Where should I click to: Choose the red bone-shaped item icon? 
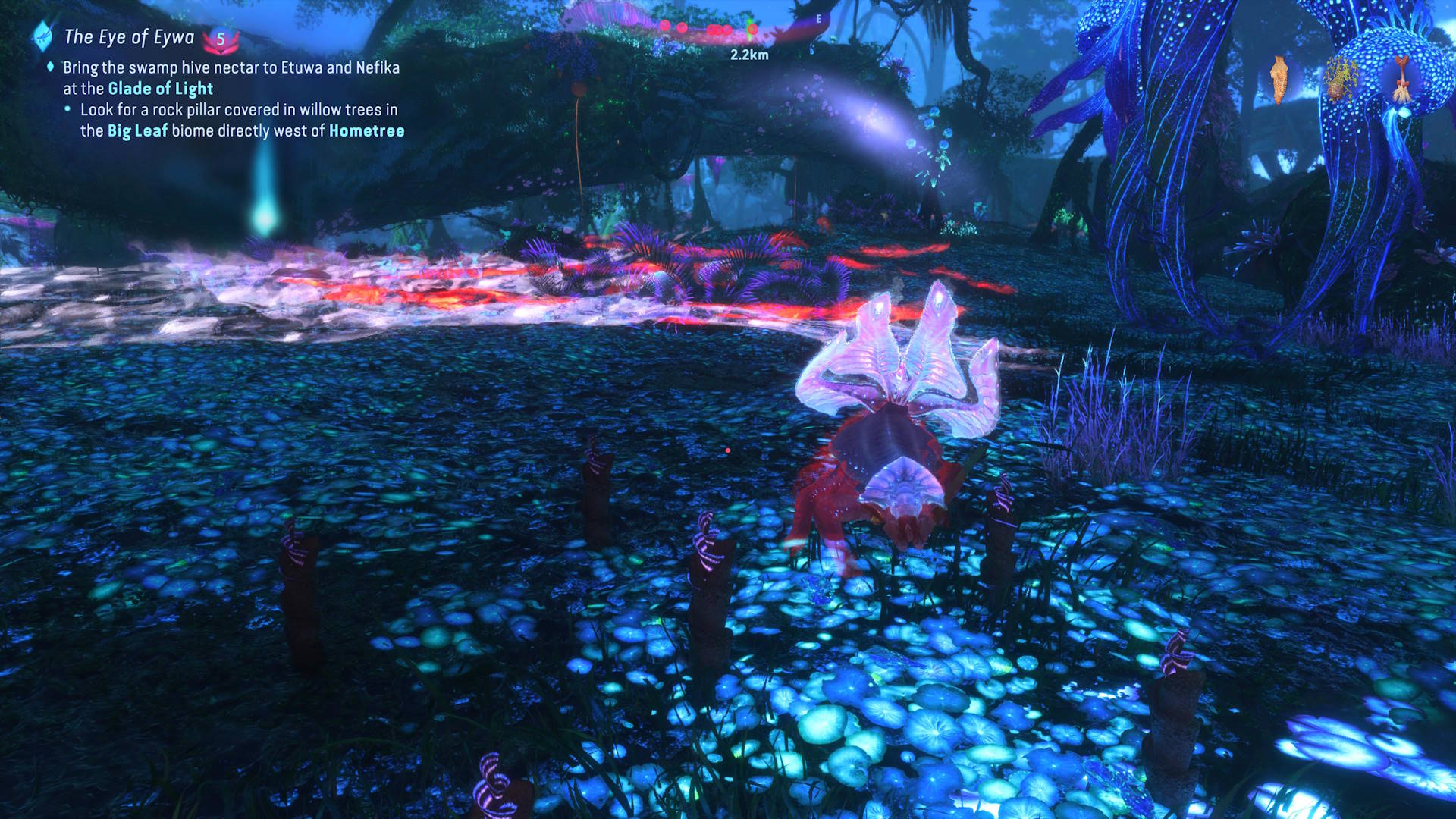(1401, 79)
